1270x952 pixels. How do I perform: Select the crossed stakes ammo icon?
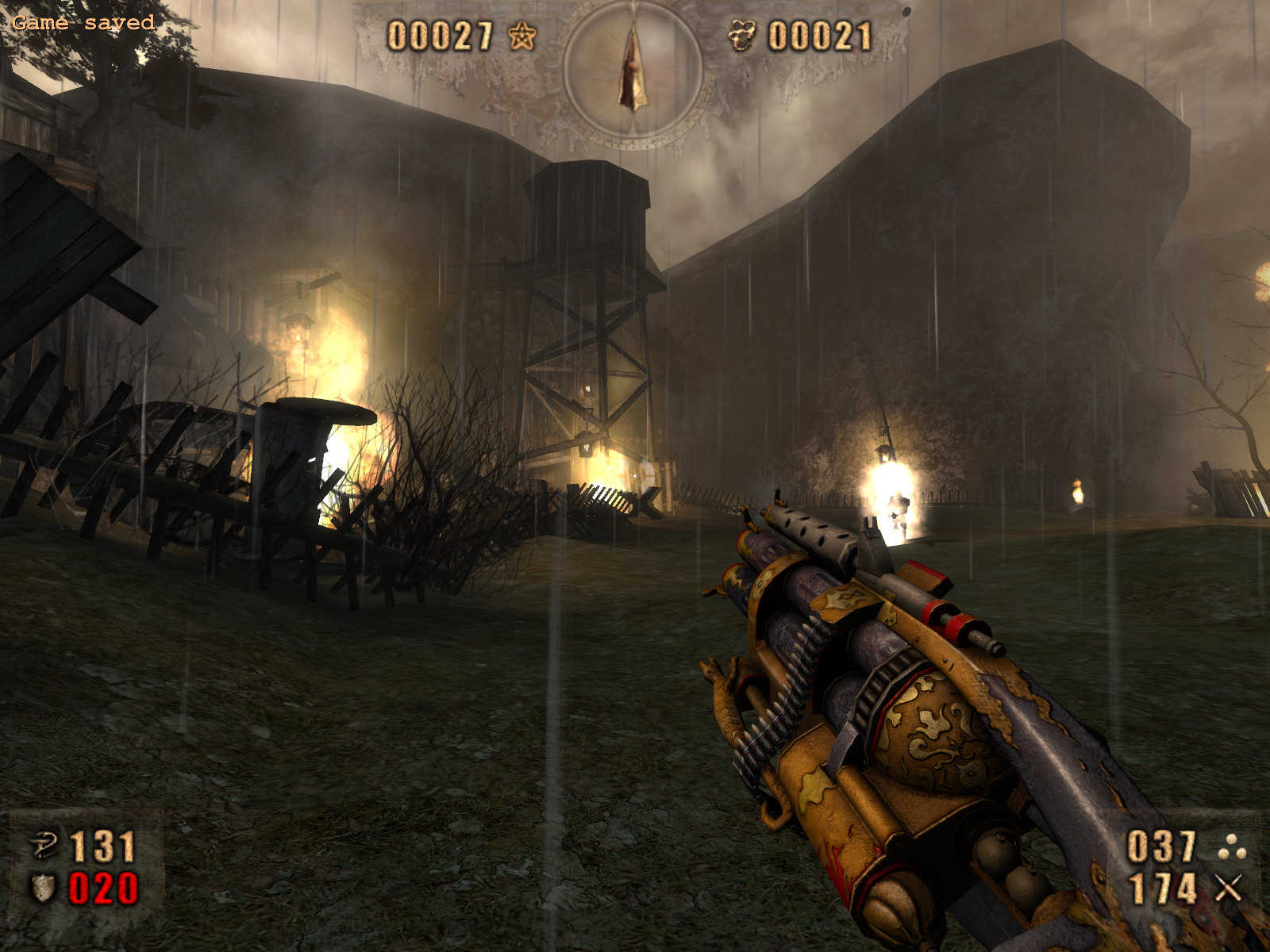1228,889
